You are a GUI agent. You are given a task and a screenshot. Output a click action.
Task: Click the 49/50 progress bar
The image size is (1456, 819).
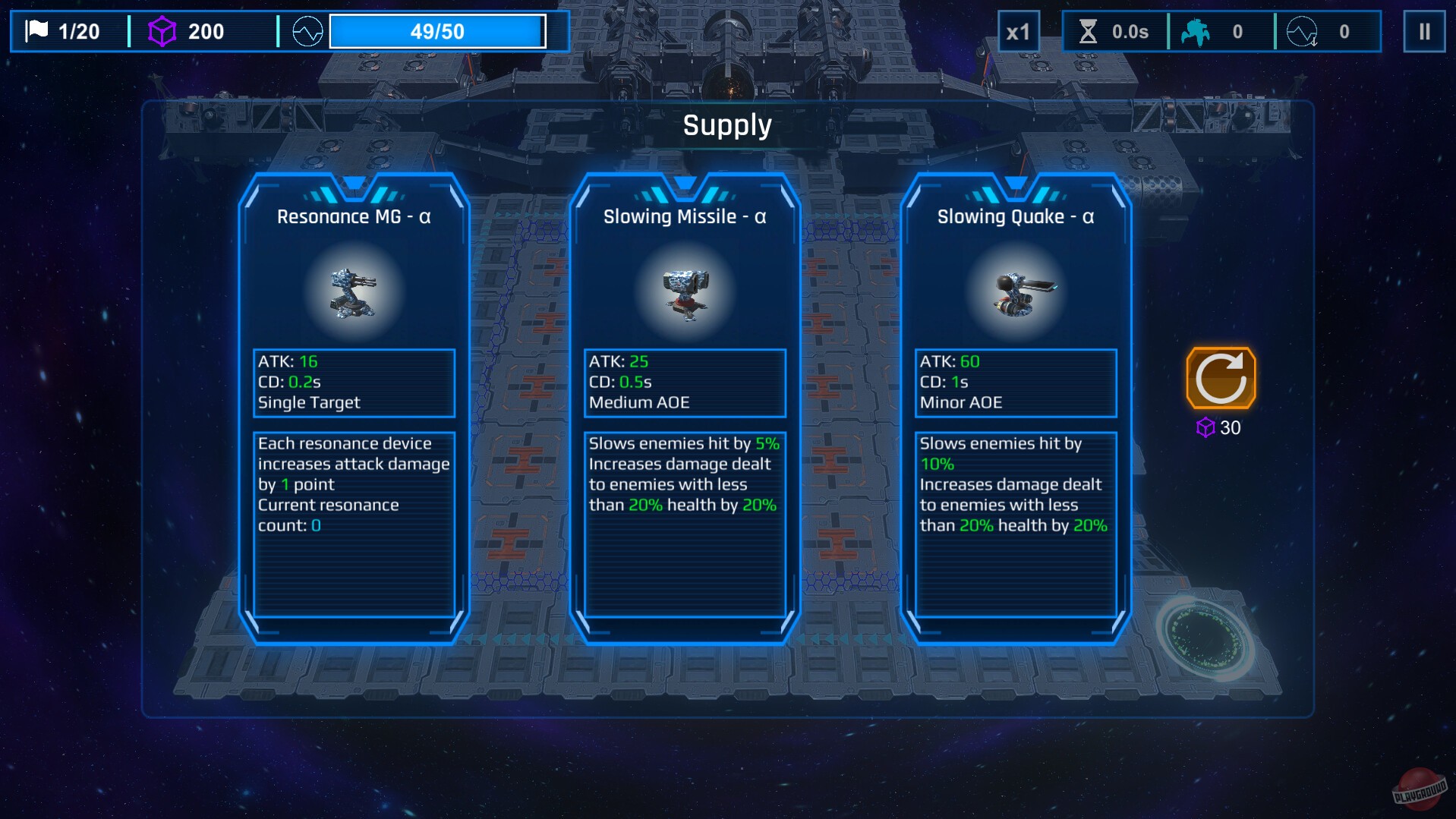coord(436,31)
